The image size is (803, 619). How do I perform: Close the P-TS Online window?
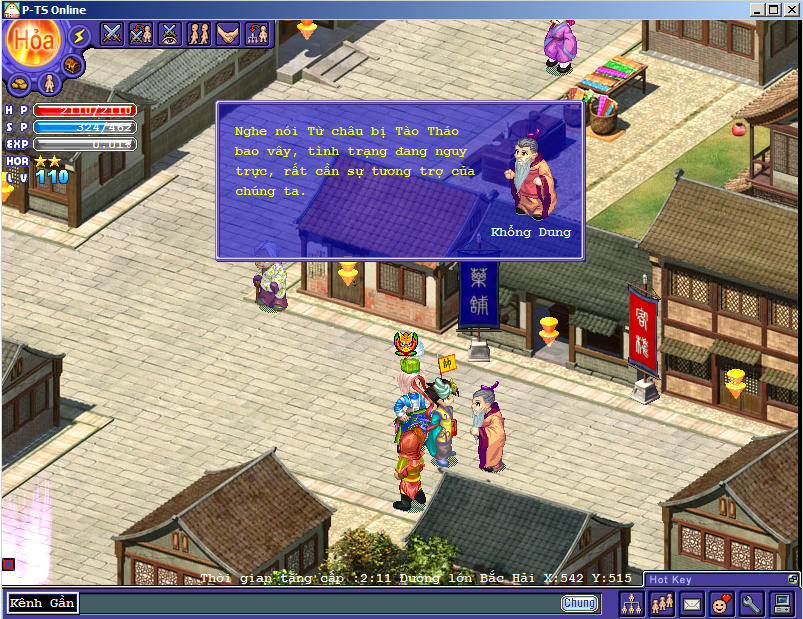(791, 10)
